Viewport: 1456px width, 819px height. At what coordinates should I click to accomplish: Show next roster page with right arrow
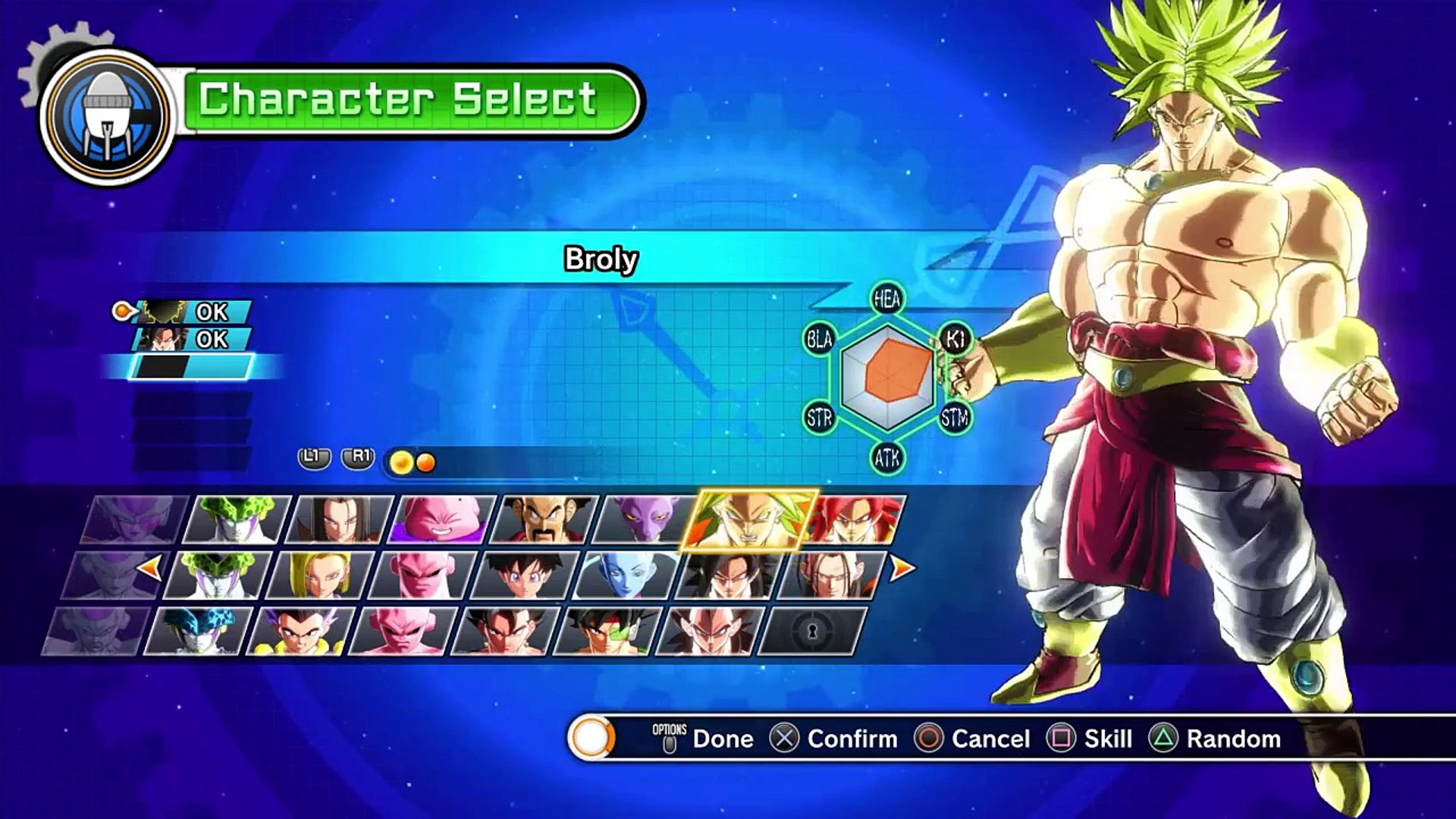click(x=902, y=568)
